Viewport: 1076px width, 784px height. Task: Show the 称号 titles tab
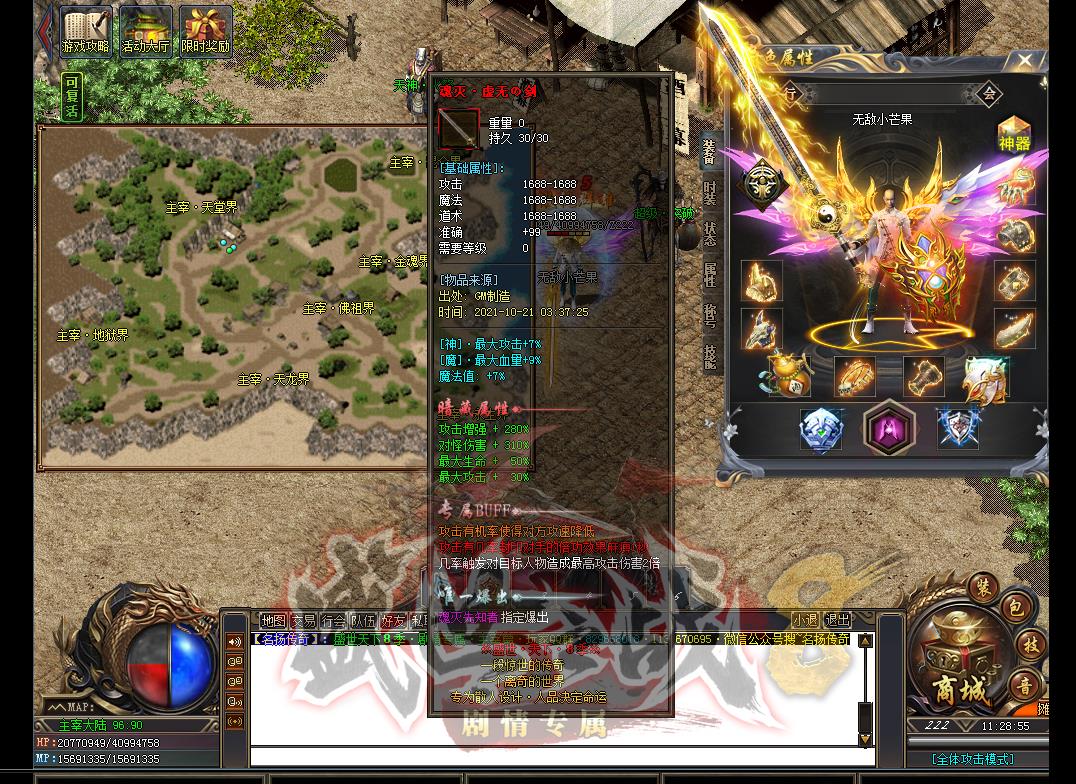point(709,316)
